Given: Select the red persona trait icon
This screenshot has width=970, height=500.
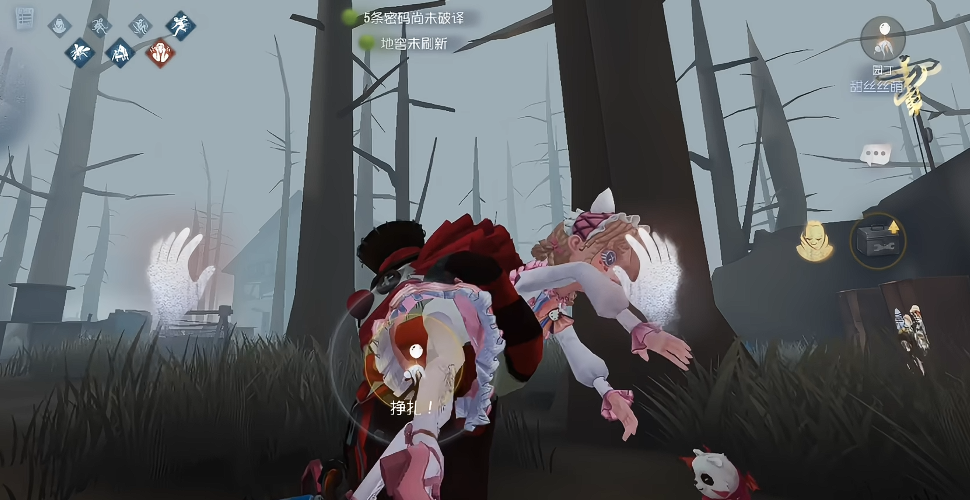Looking at the screenshot, I should pos(158,52).
